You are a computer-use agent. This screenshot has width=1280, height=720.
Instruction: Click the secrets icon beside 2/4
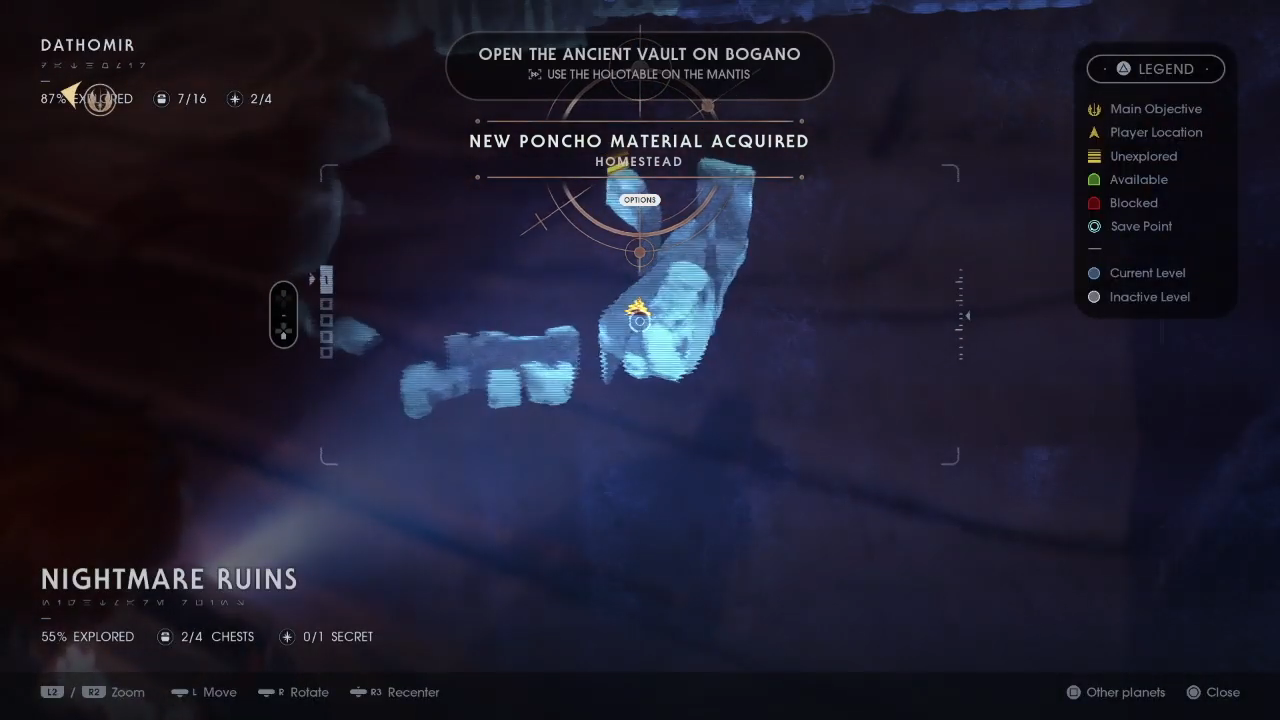[x=235, y=99]
